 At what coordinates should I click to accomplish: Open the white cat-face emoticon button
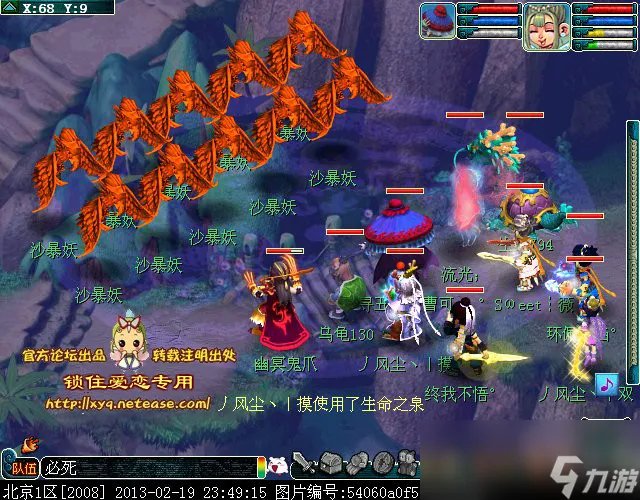279,466
